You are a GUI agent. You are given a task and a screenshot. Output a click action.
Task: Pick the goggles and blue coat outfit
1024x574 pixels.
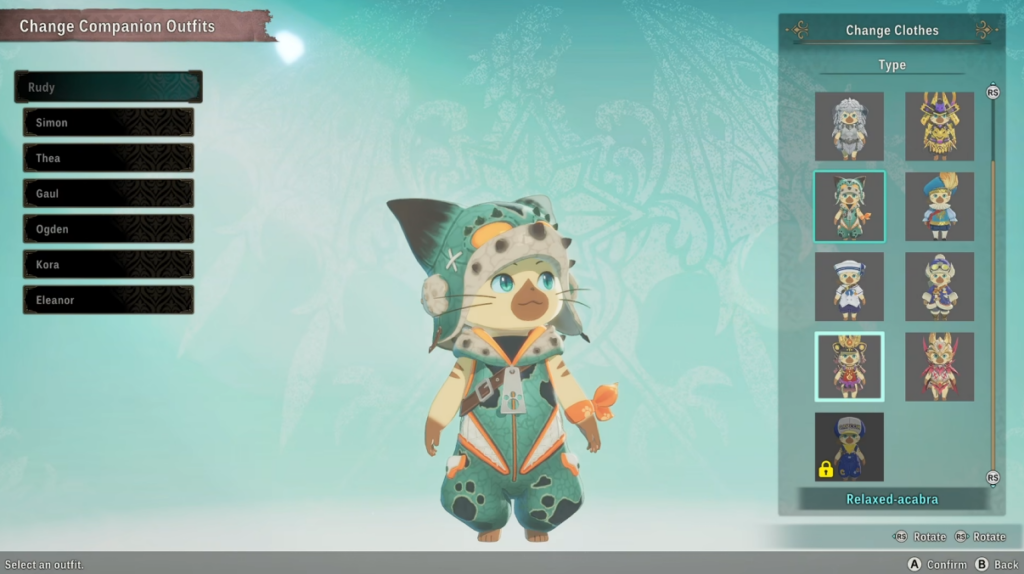click(939, 287)
